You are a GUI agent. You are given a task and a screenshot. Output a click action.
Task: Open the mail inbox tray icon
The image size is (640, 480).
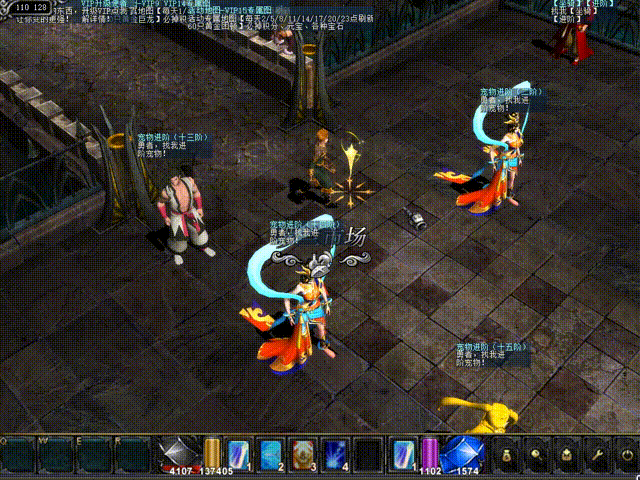[x=567, y=455]
